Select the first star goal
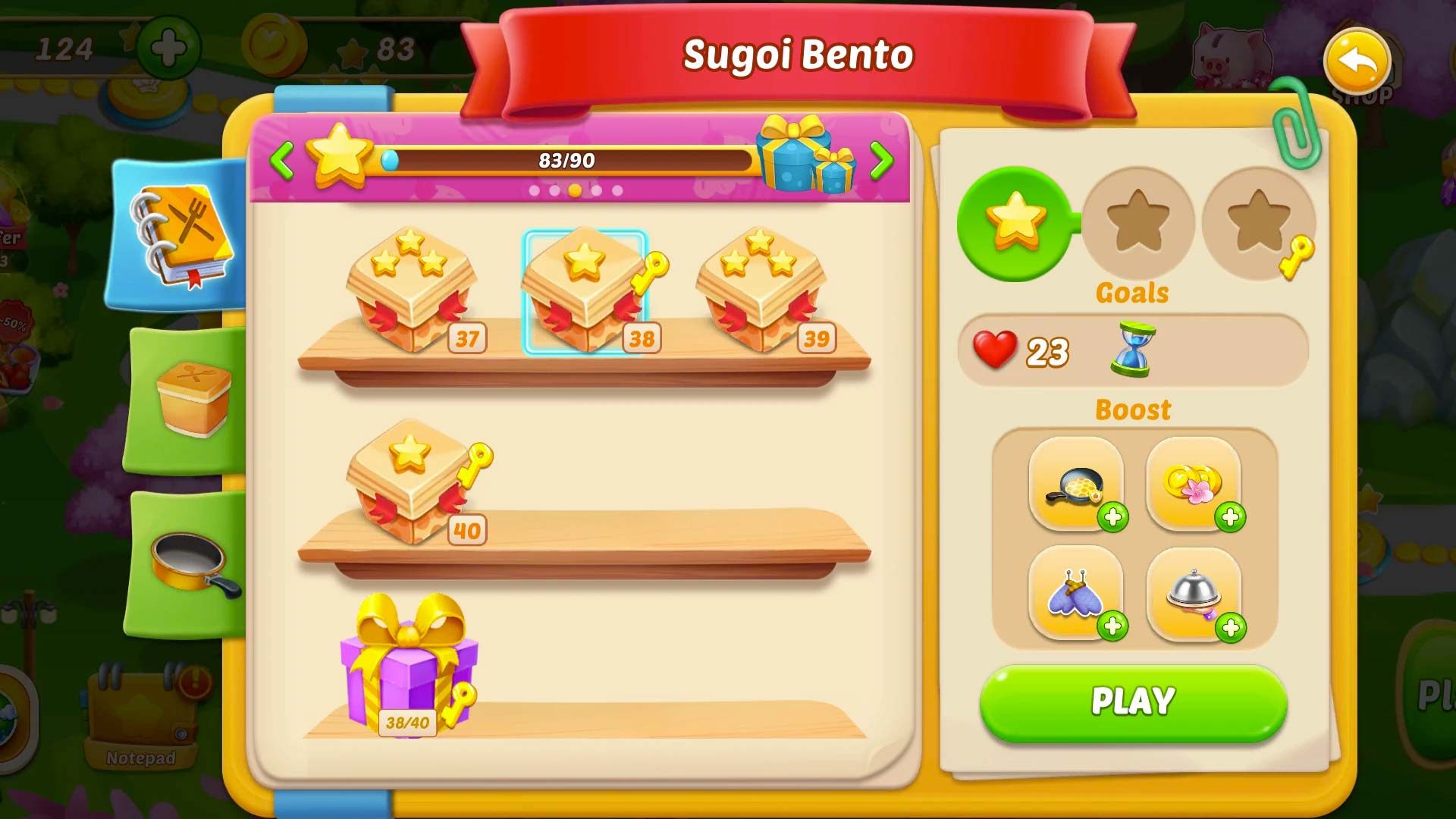This screenshot has height=819, width=1456. (x=1015, y=223)
